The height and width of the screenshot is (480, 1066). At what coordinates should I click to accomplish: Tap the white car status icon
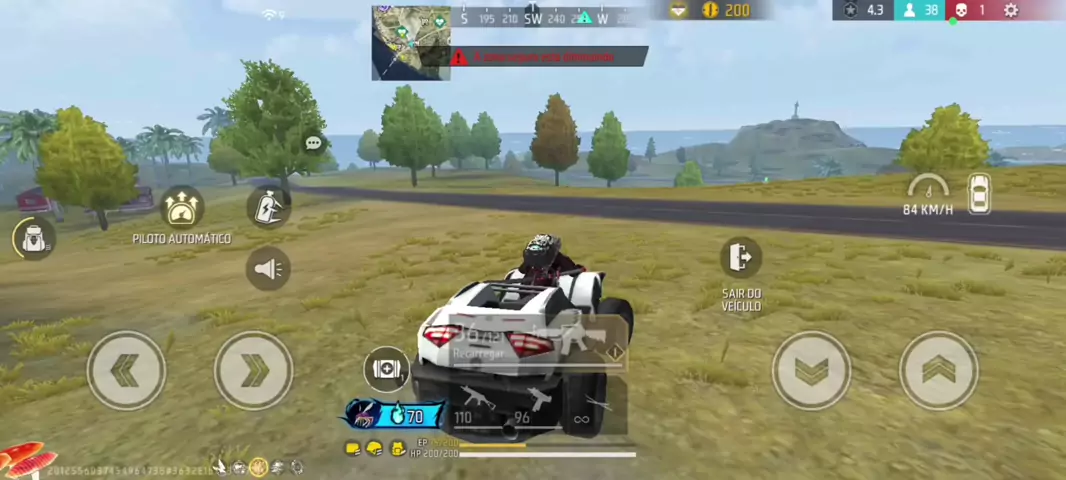click(x=979, y=193)
